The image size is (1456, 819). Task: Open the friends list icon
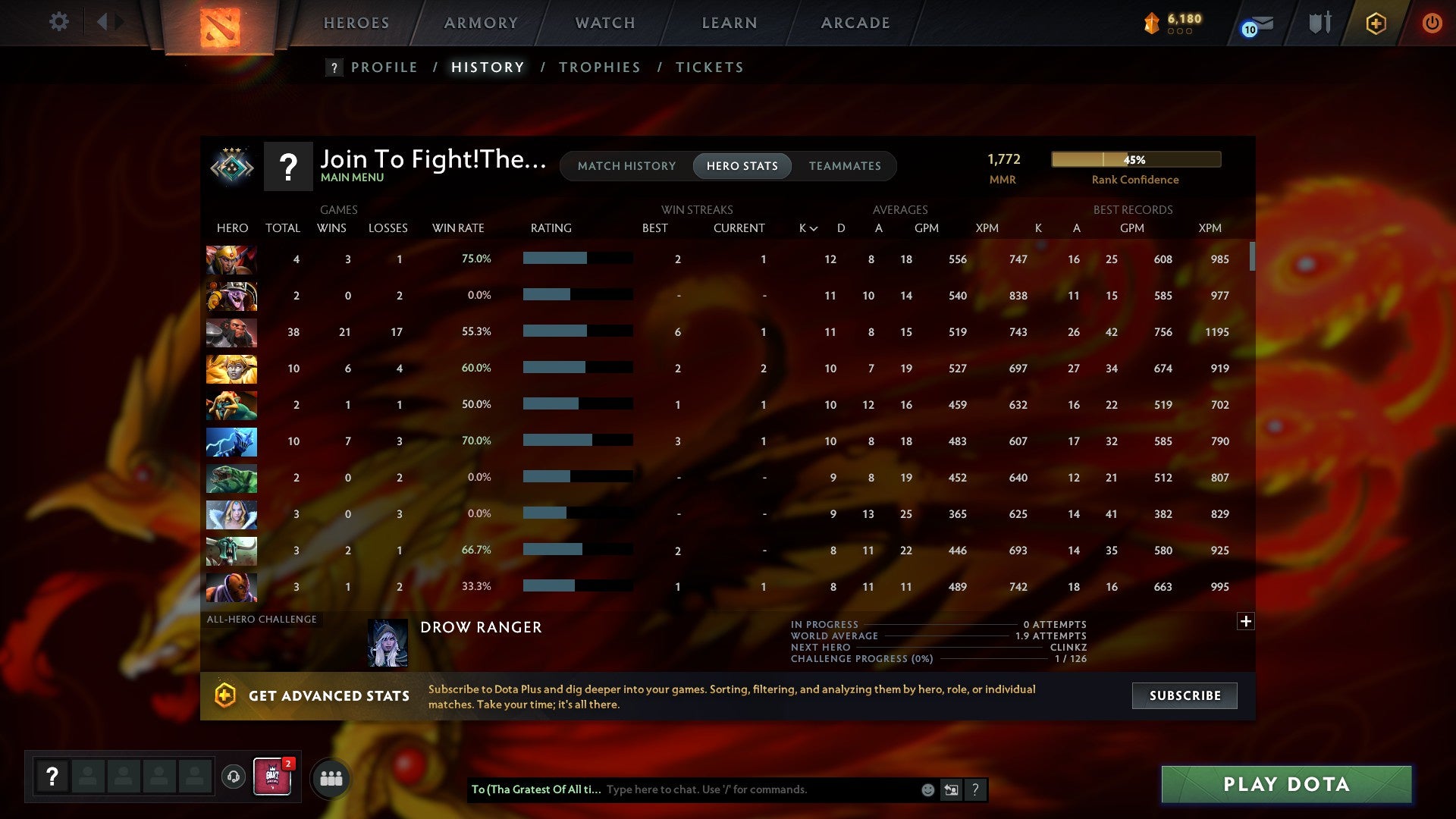[331, 777]
